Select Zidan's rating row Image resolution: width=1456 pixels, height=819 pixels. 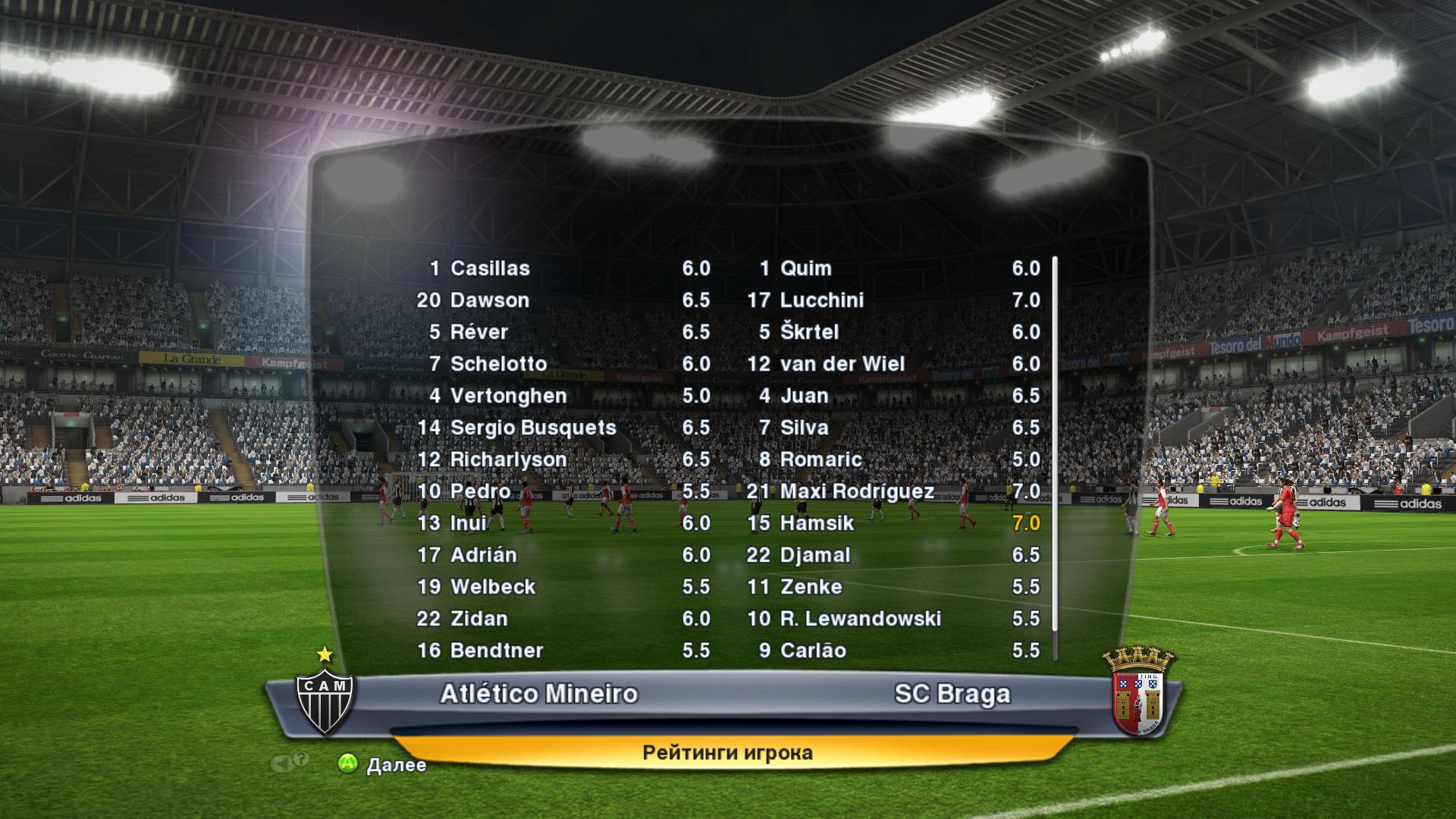point(479,619)
